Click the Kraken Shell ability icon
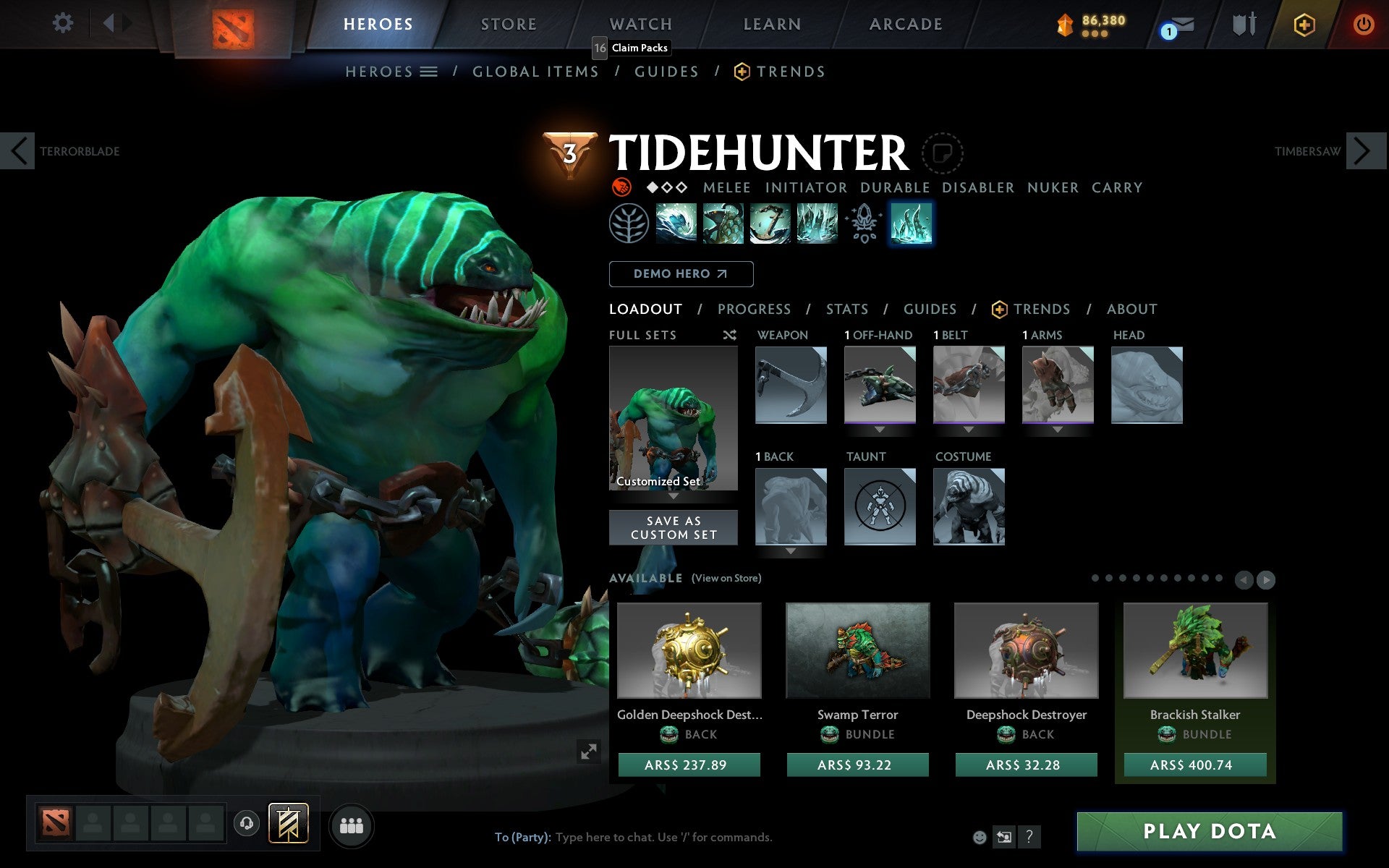Viewport: 1389px width, 868px height. (x=724, y=224)
